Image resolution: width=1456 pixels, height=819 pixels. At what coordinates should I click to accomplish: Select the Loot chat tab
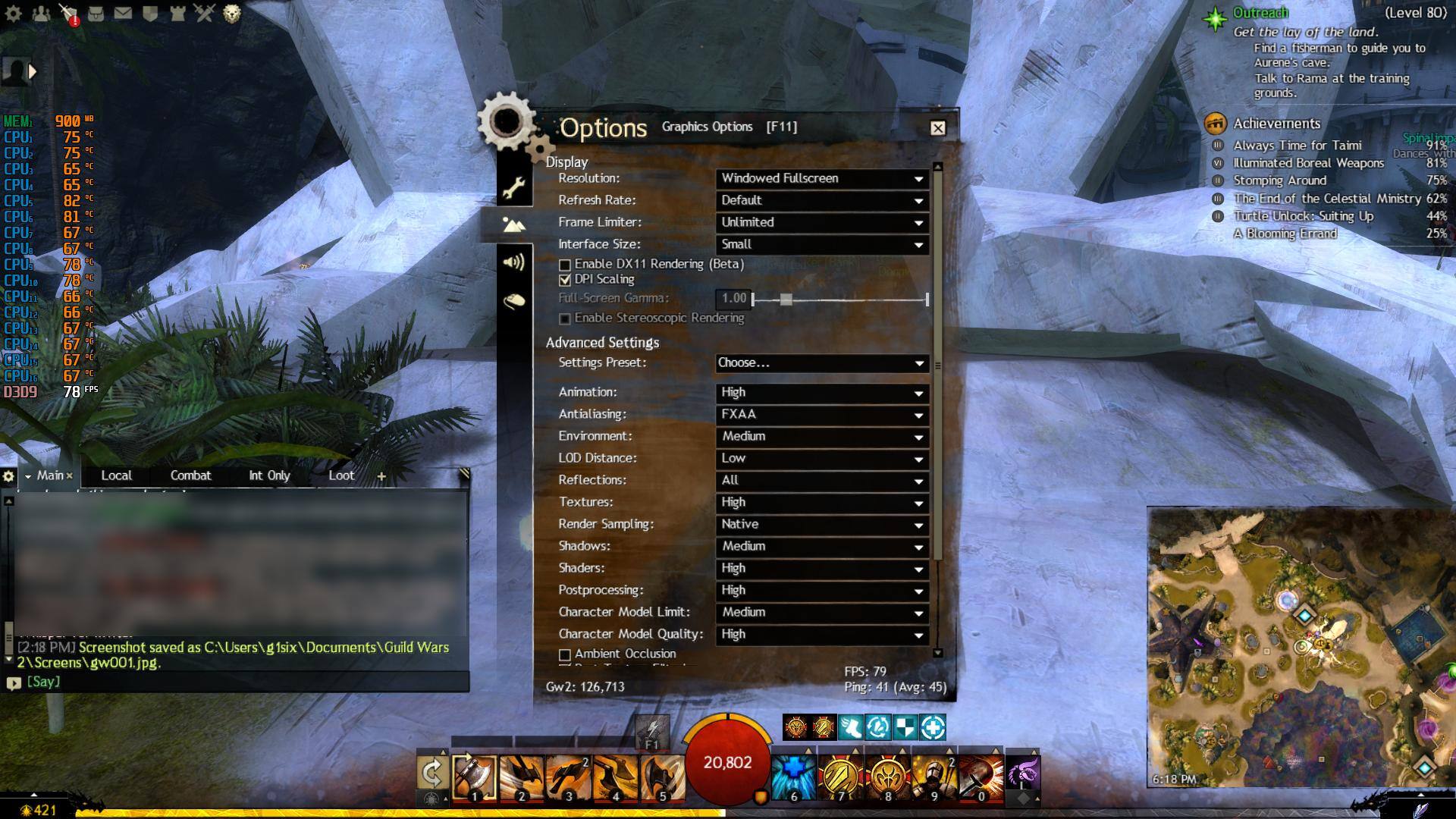tap(341, 475)
